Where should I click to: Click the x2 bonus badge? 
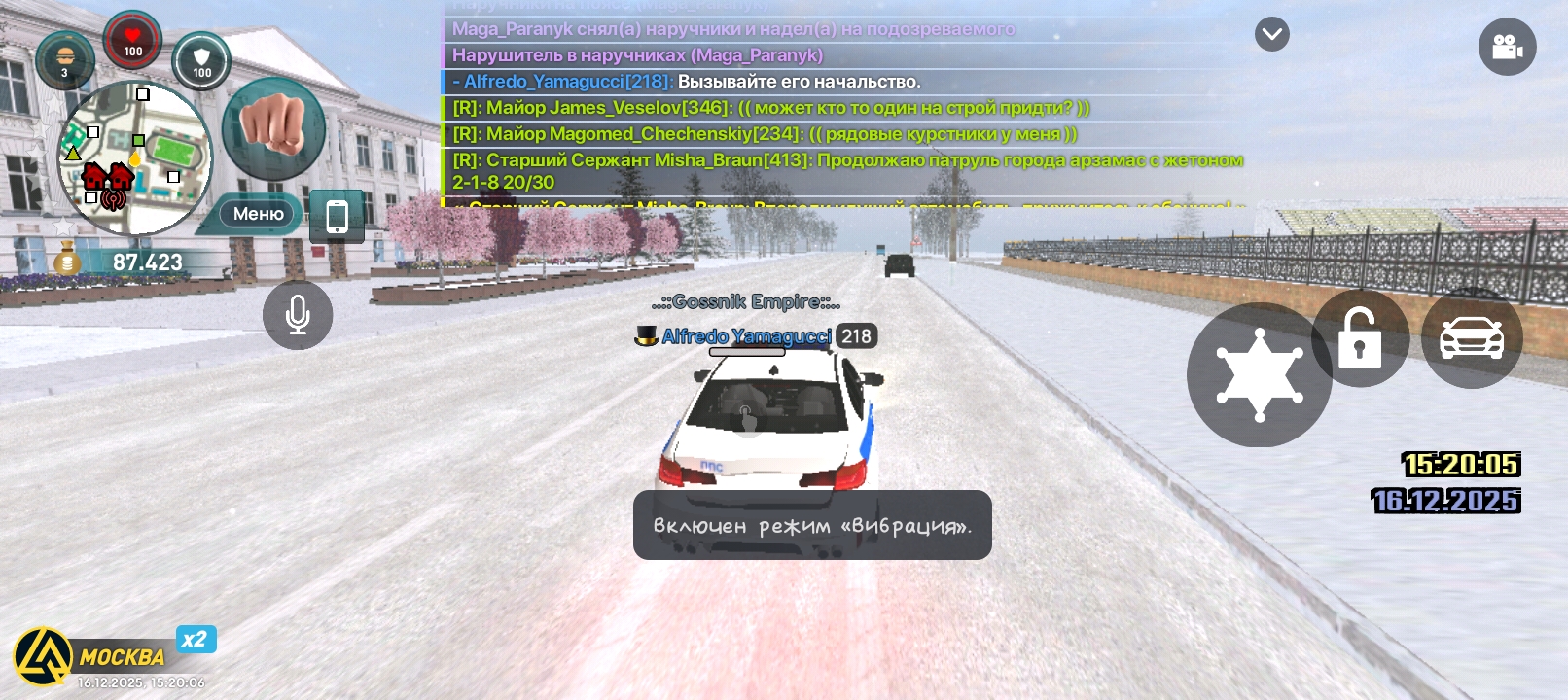click(196, 639)
